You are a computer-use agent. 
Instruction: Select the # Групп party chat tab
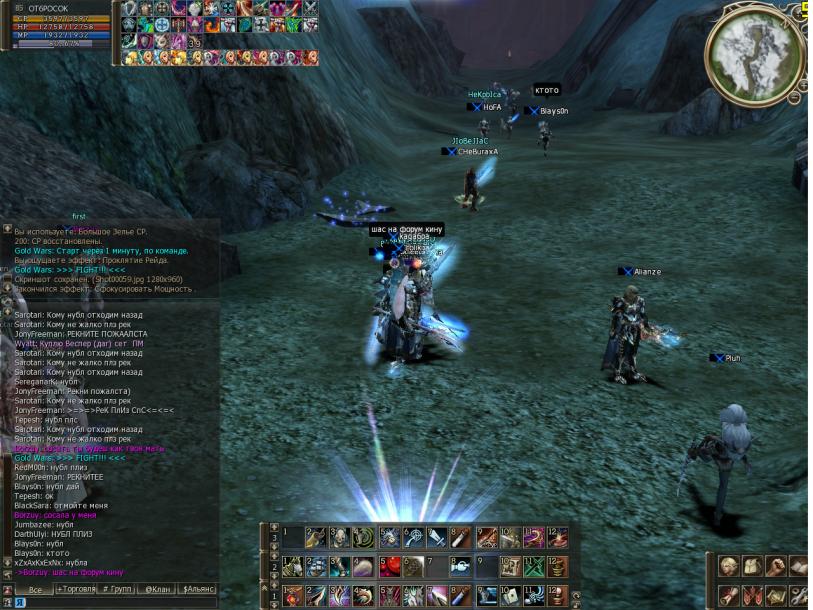point(118,590)
